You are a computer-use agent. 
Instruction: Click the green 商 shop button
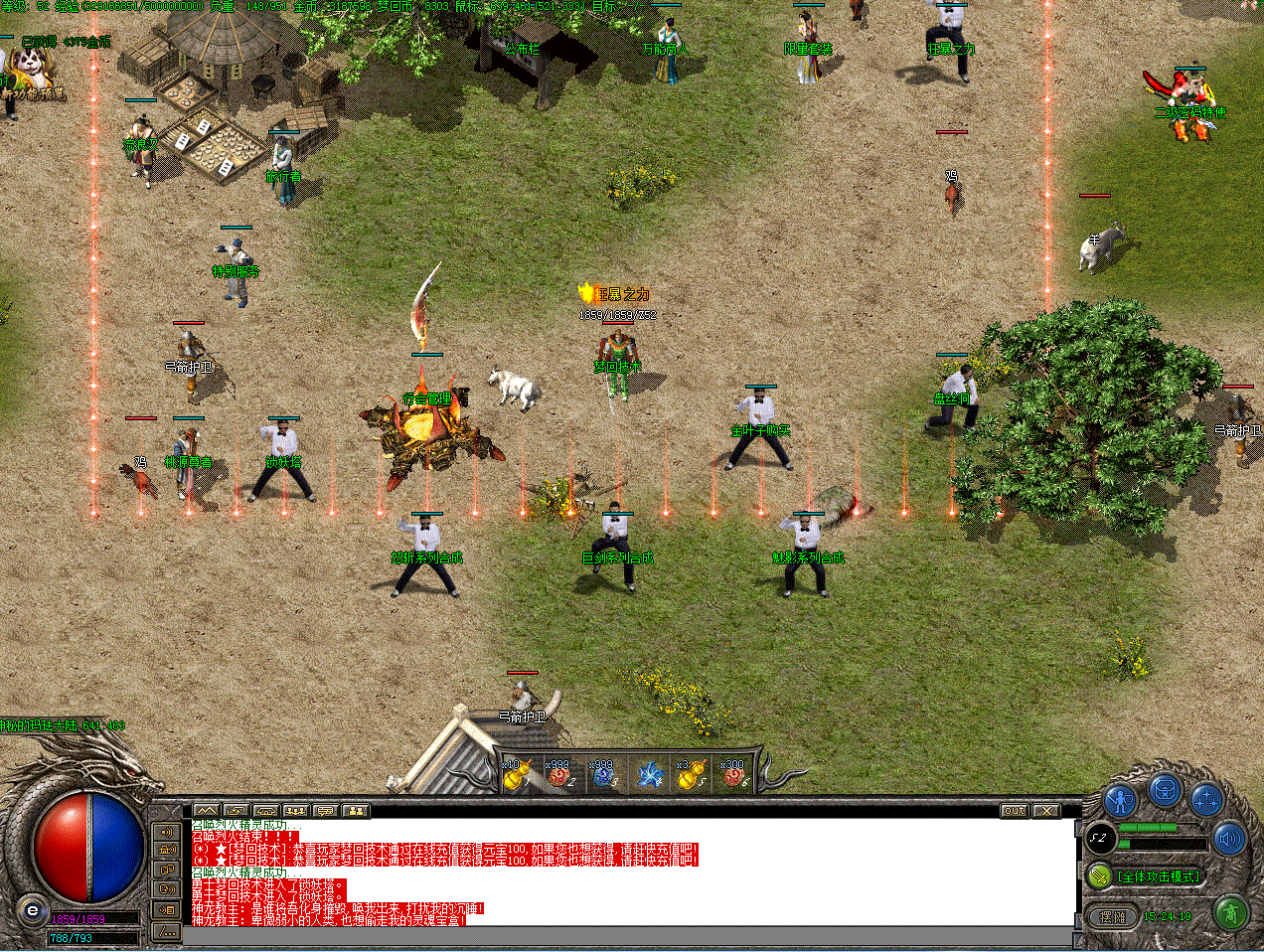coord(1231,912)
